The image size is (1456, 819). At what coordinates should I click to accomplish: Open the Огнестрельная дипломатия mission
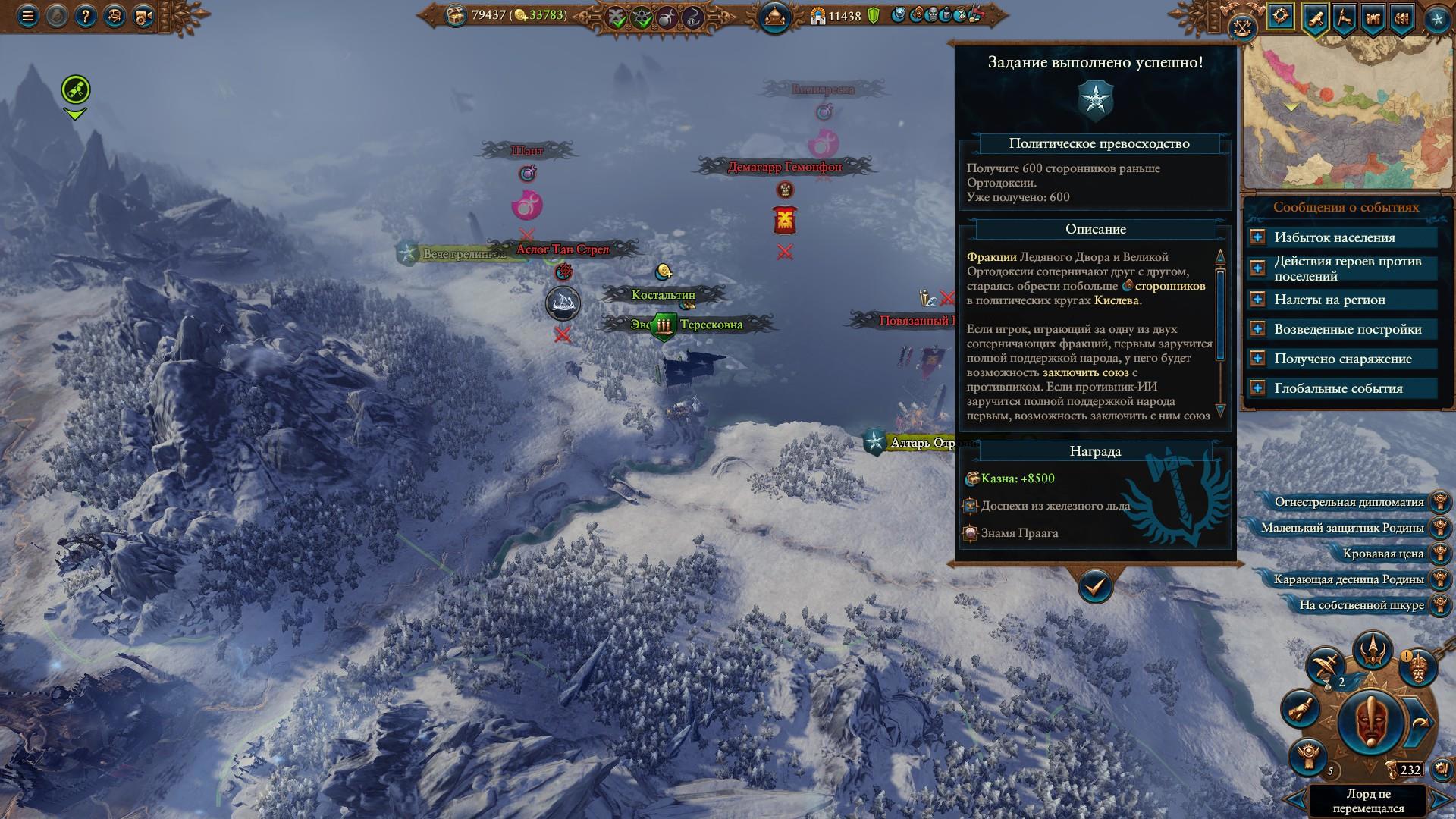point(1348,502)
